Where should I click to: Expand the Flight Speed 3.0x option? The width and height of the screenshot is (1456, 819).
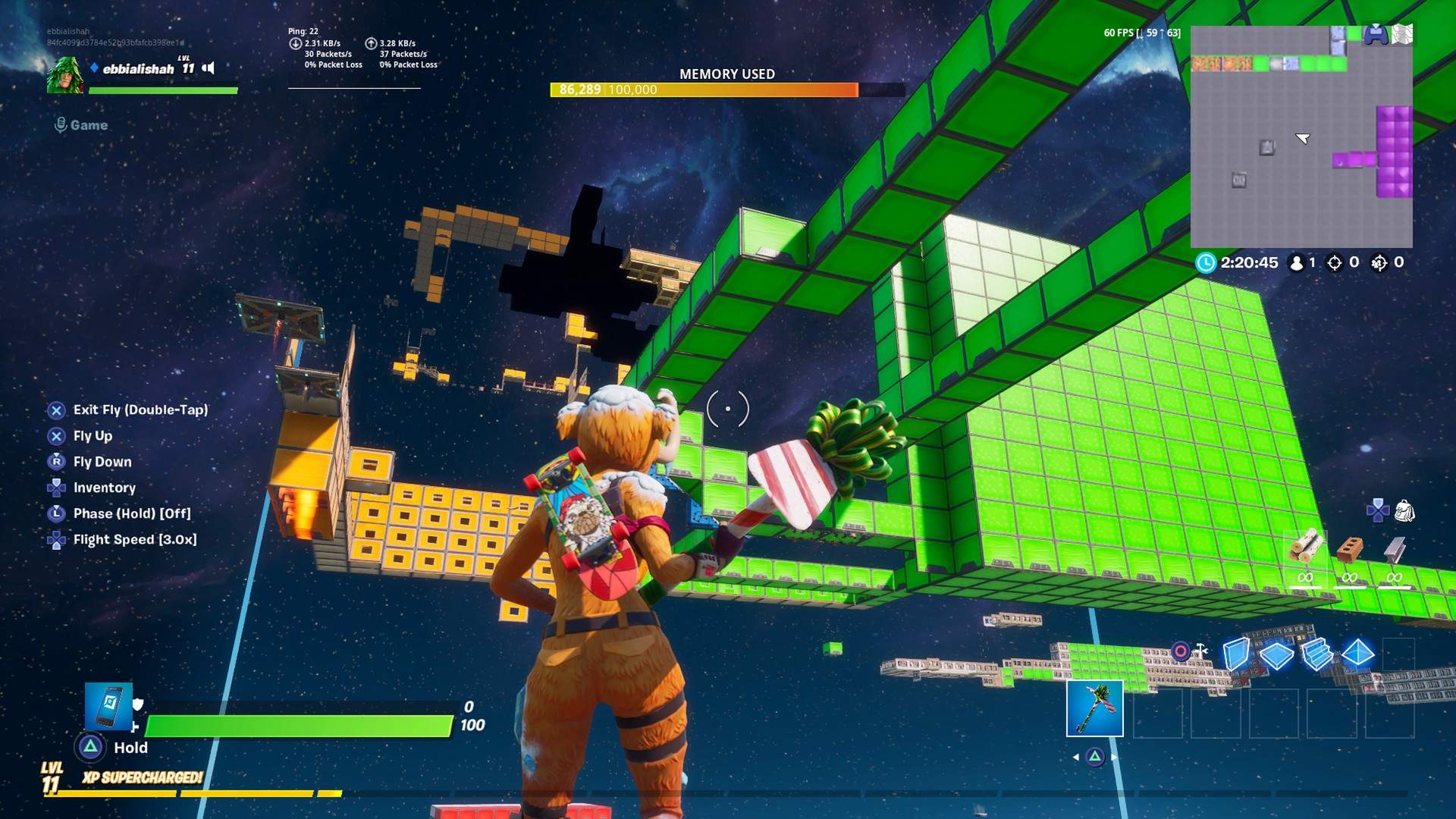[x=134, y=539]
